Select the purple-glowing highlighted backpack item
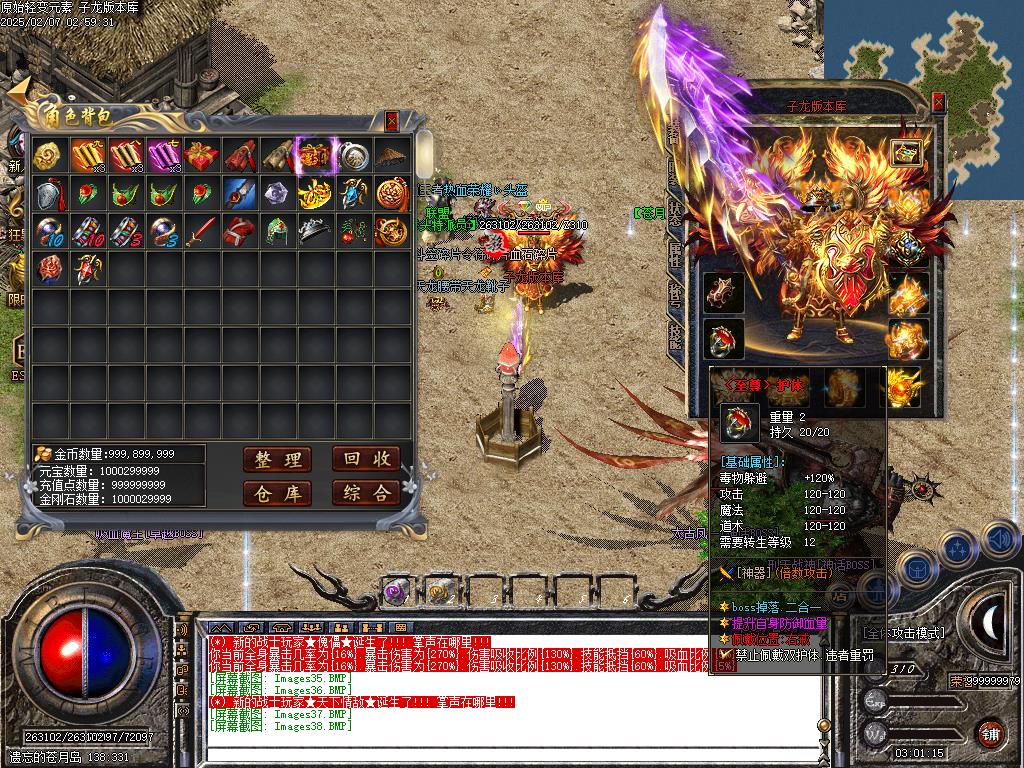The height and width of the screenshot is (768, 1024). [x=315, y=155]
